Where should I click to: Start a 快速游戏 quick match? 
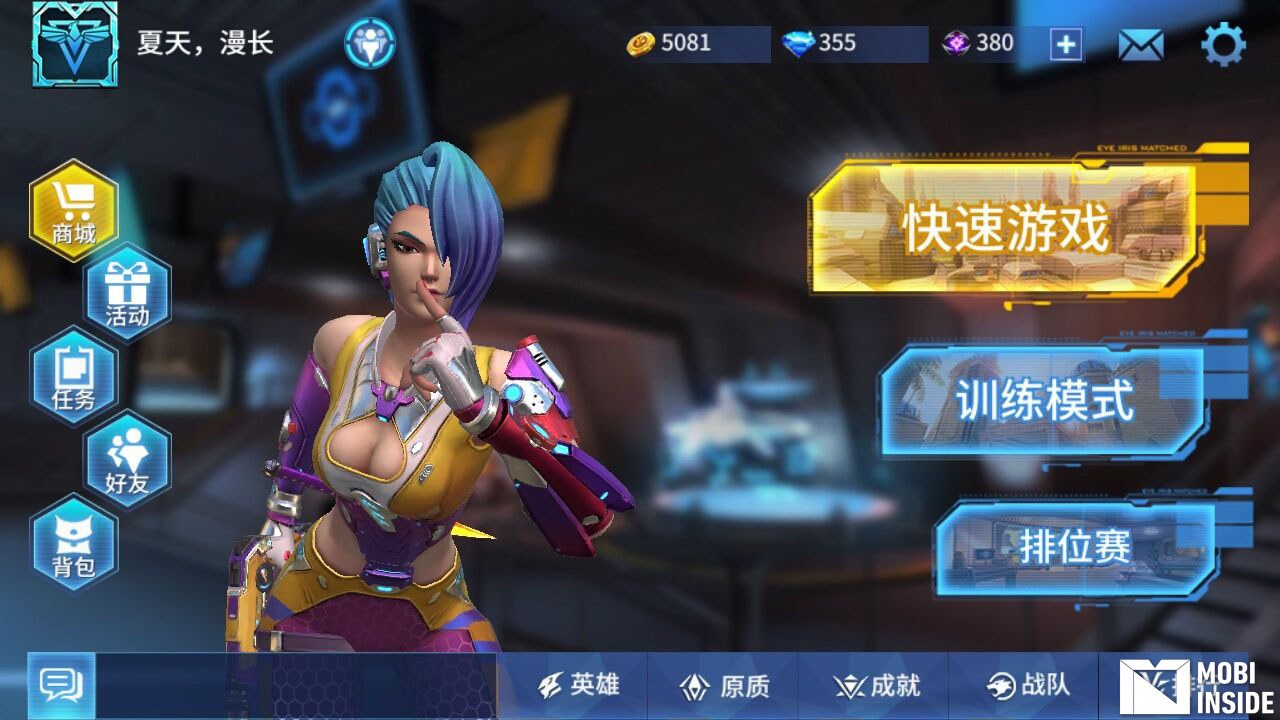(x=1005, y=228)
